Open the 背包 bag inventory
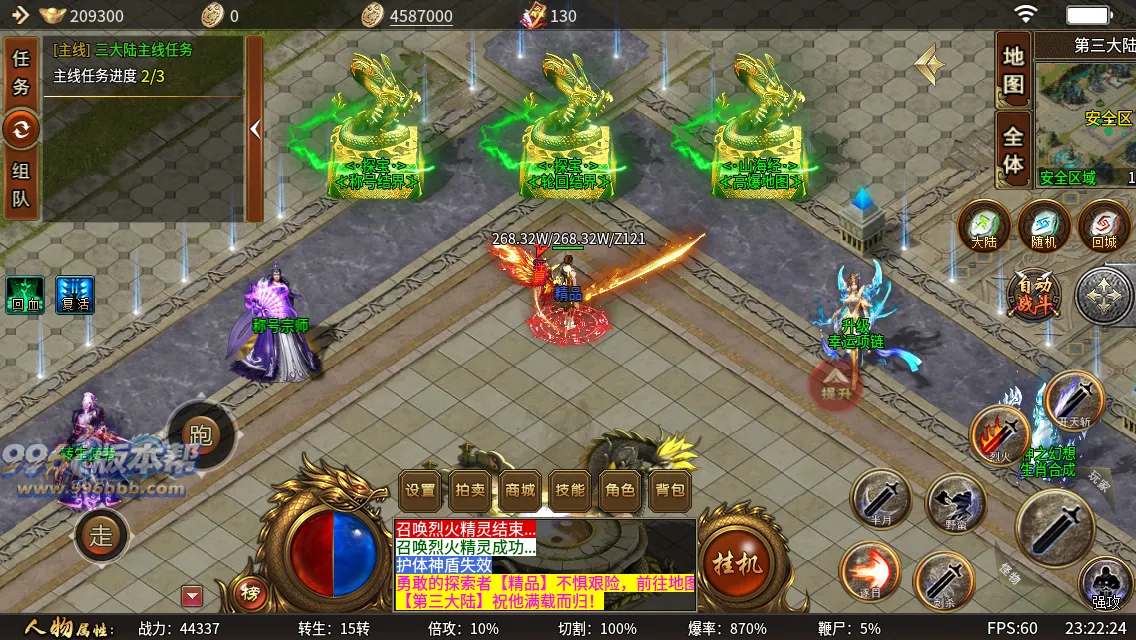The image size is (1136, 640). click(670, 490)
